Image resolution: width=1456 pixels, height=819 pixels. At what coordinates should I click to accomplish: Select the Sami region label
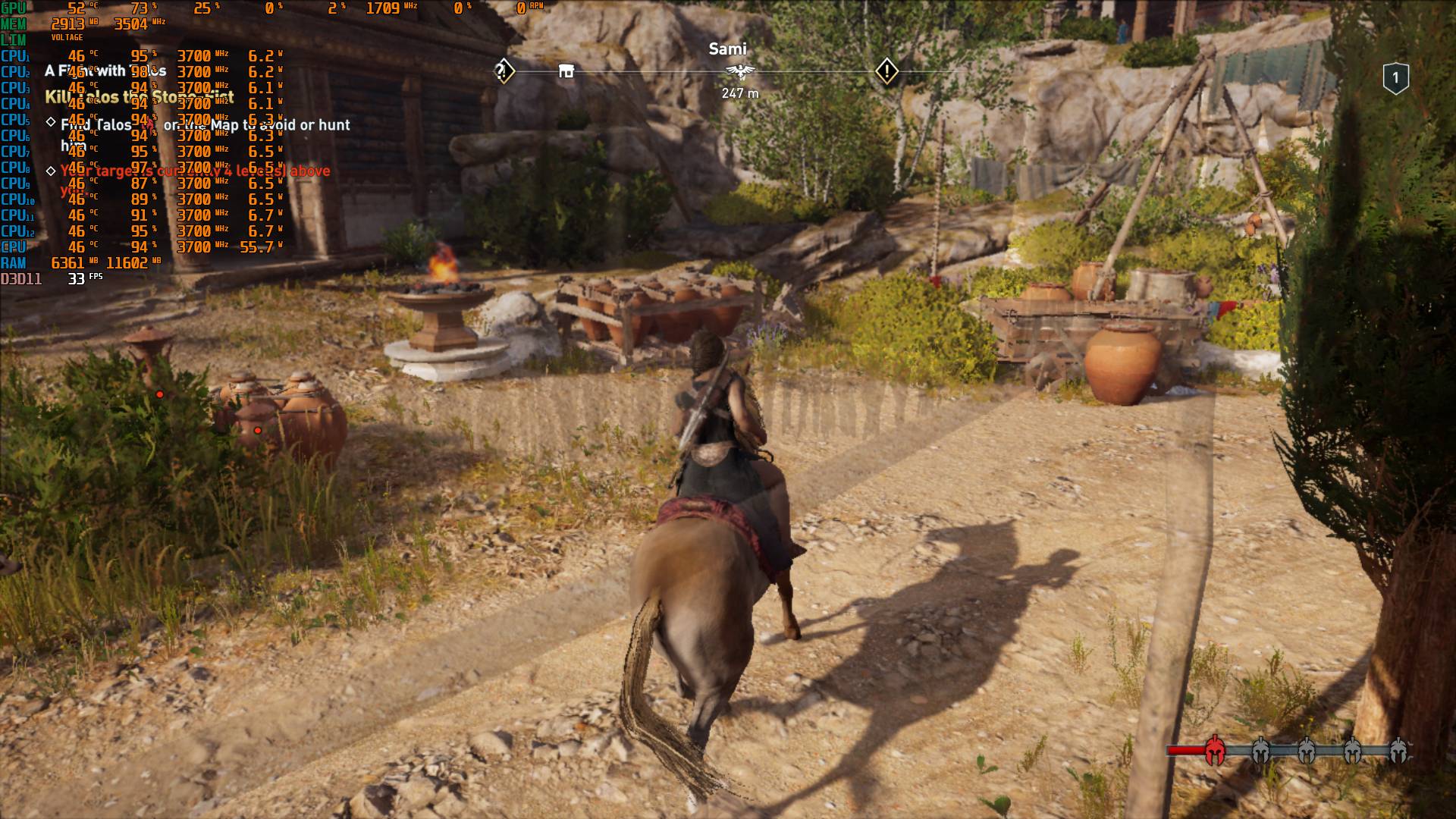click(727, 48)
